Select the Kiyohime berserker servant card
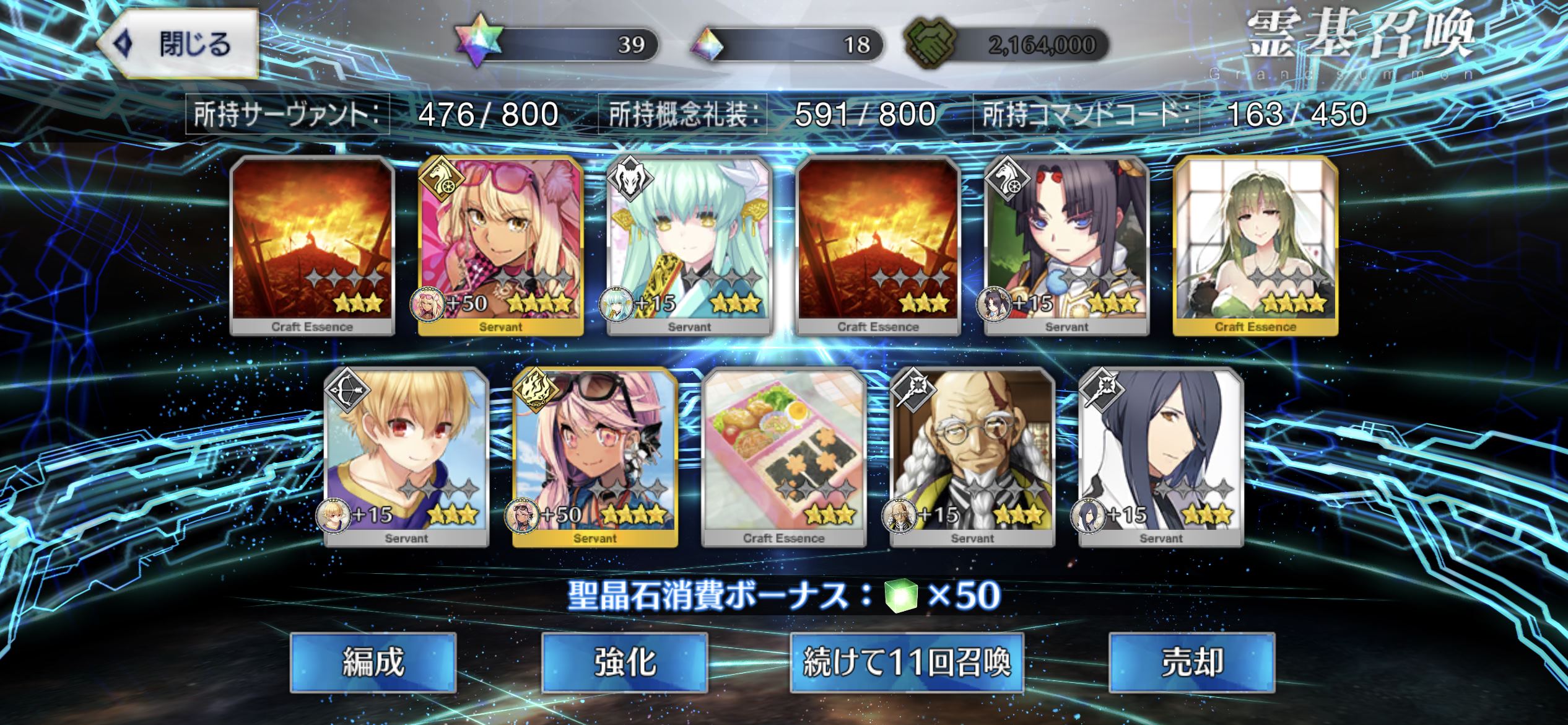Screen dimensions: 1568x725 [x=689, y=245]
